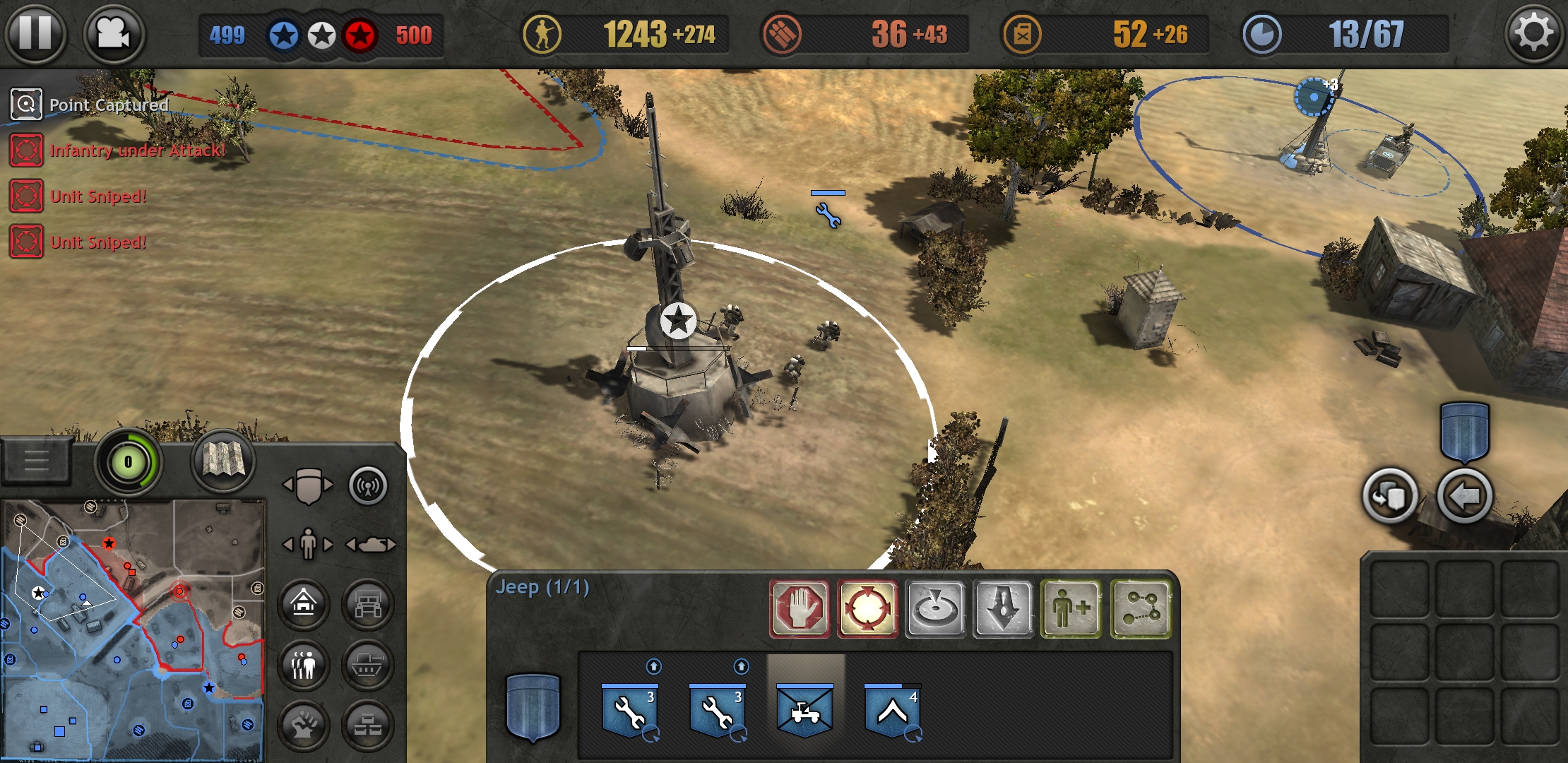Screen dimensions: 1568x763
Task: Choose the infantry squad group button
Action: (x=304, y=665)
